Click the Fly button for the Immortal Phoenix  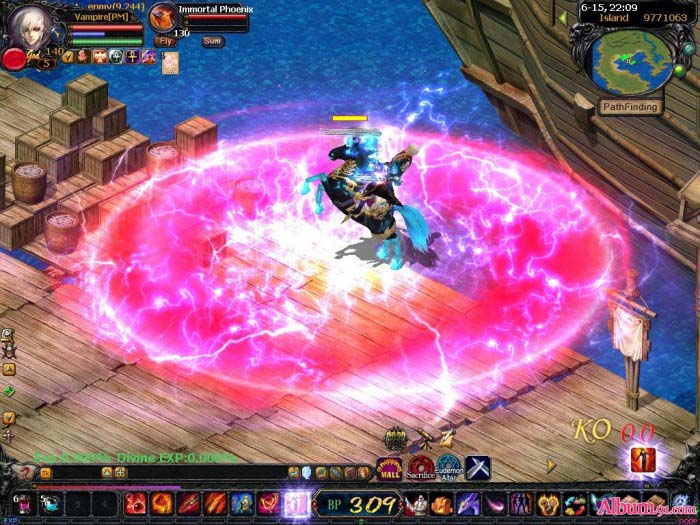click(165, 41)
